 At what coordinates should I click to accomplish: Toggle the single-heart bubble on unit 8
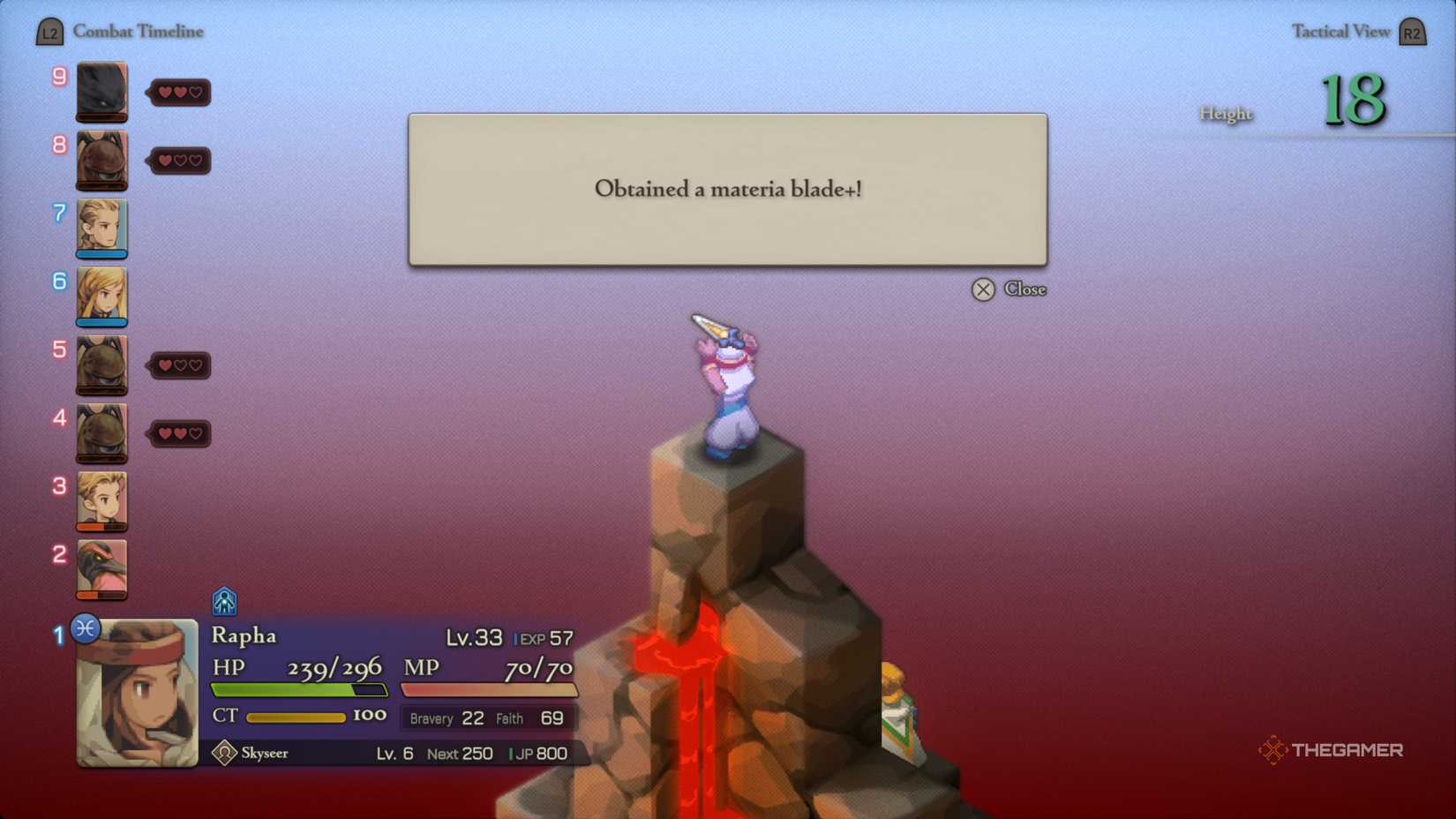[179, 161]
